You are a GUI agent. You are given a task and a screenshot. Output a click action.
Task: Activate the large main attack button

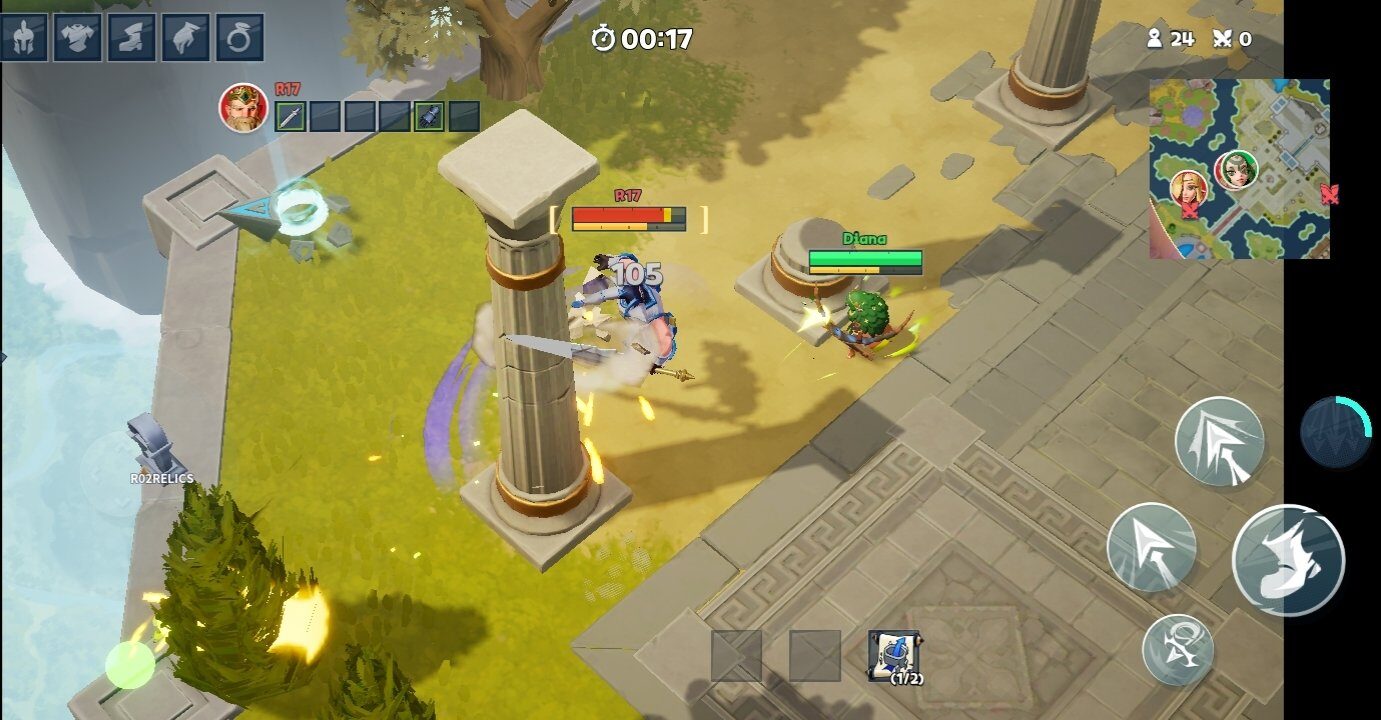click(x=1288, y=560)
